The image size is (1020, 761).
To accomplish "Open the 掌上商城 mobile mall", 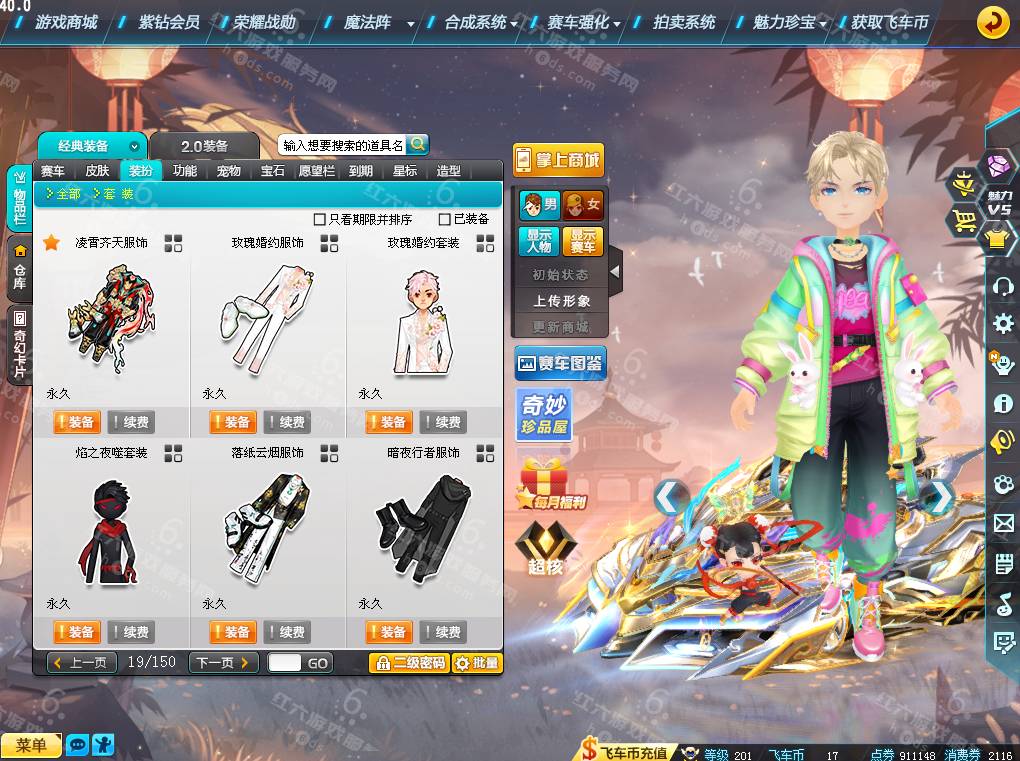I will point(559,160).
